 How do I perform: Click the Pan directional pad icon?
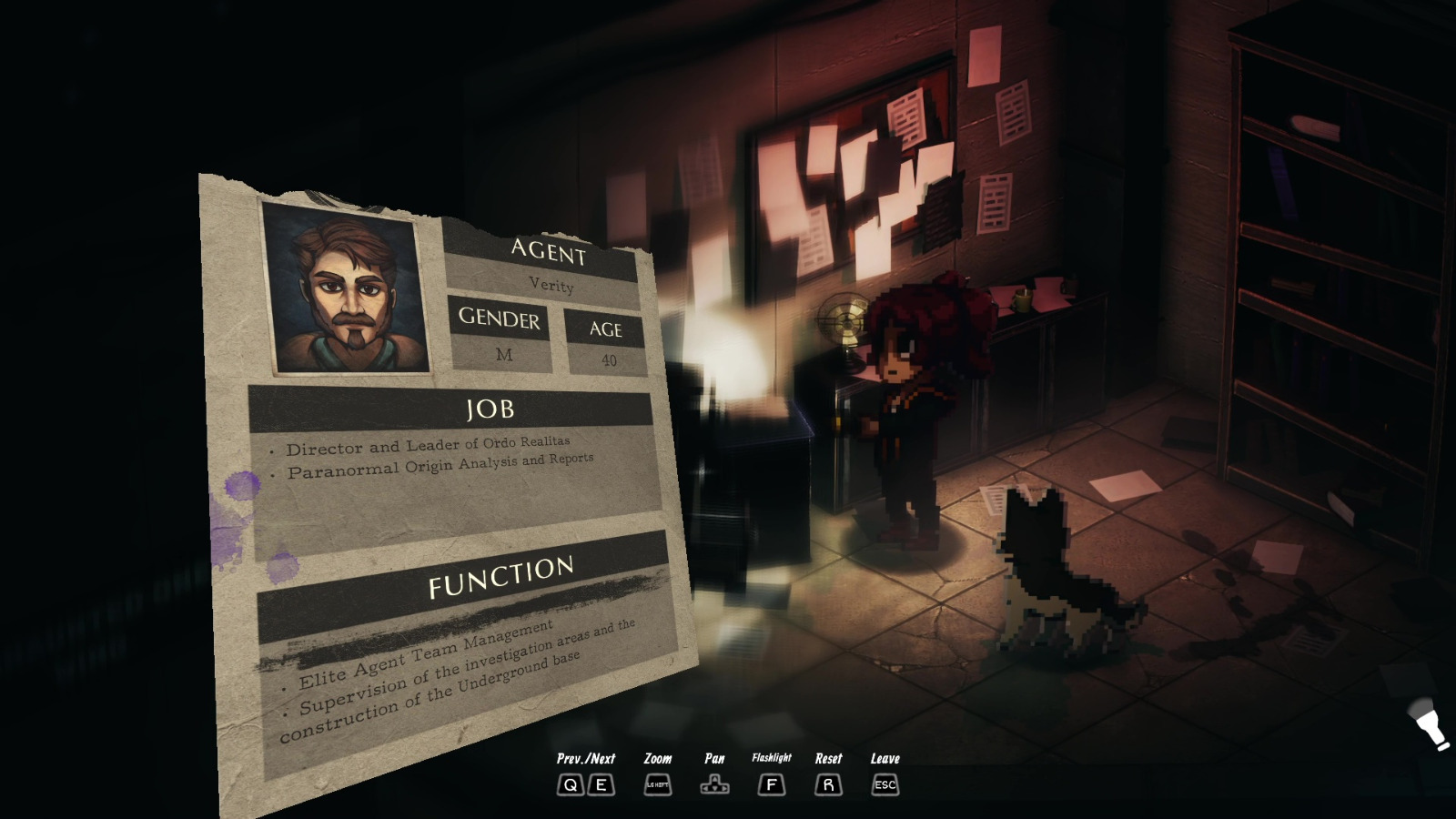pyautogui.click(x=715, y=784)
